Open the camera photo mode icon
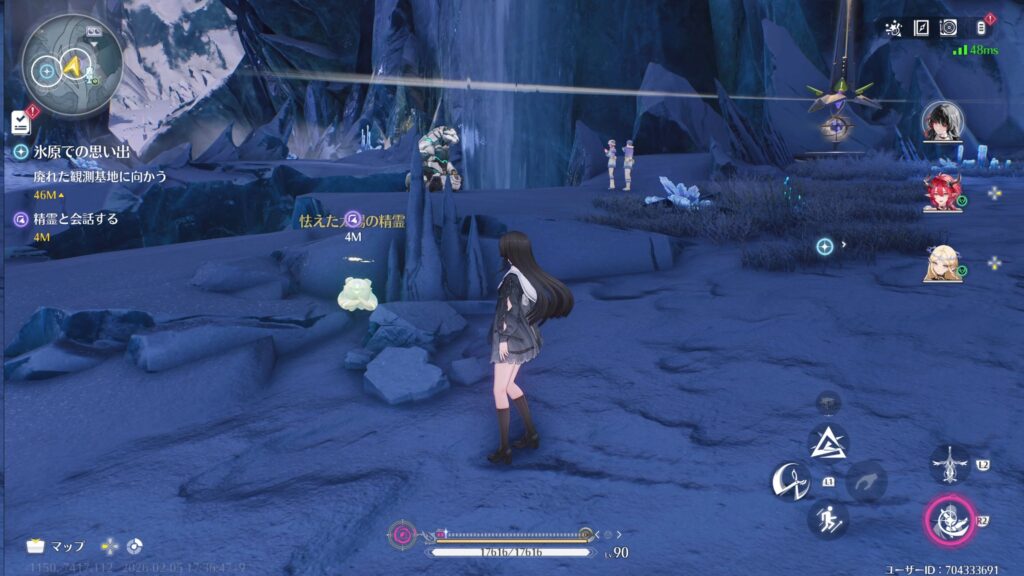 click(x=949, y=28)
